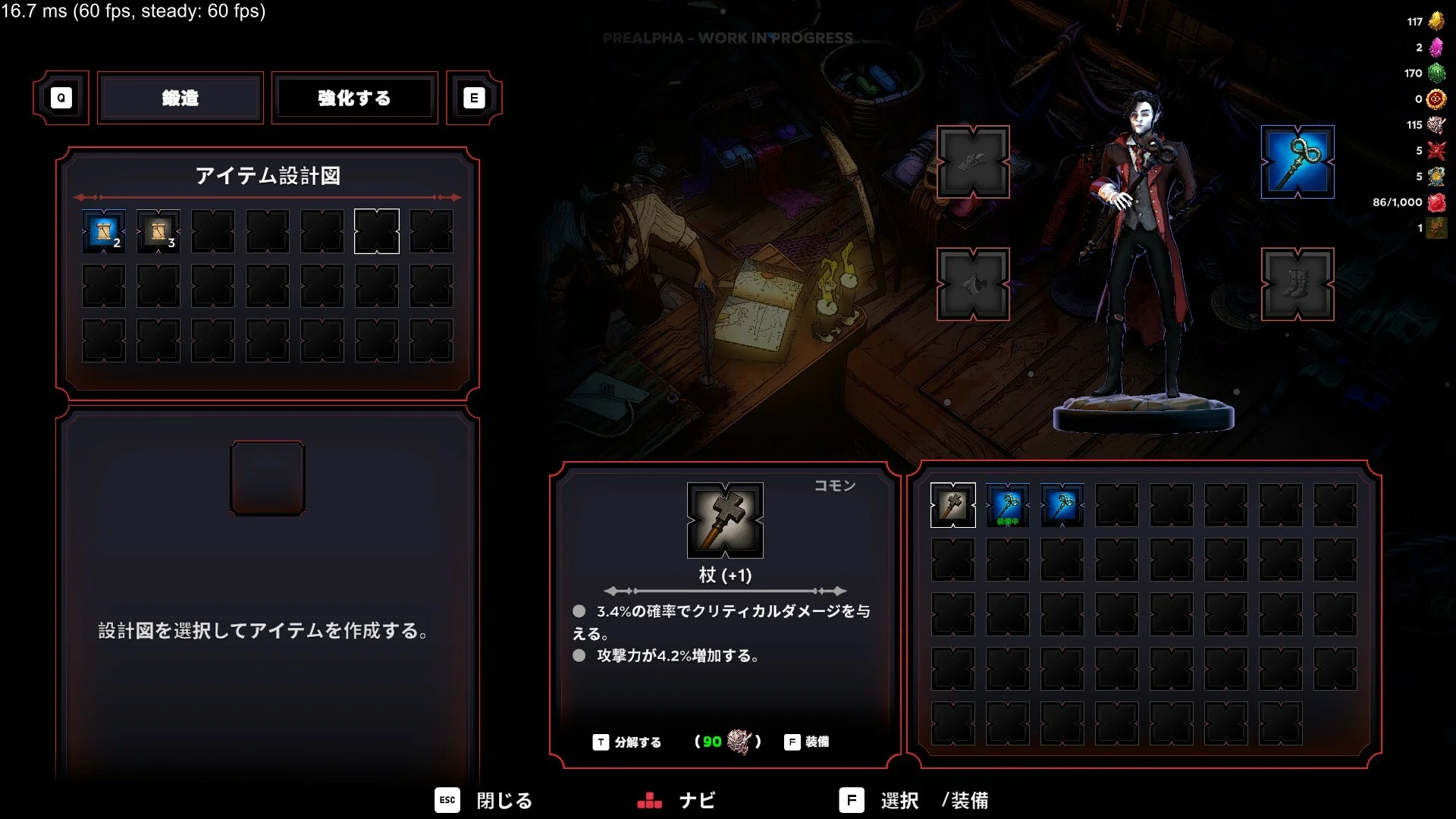Close the menu with 閉じる
Image resolution: width=1456 pixels, height=819 pixels.
[484, 800]
